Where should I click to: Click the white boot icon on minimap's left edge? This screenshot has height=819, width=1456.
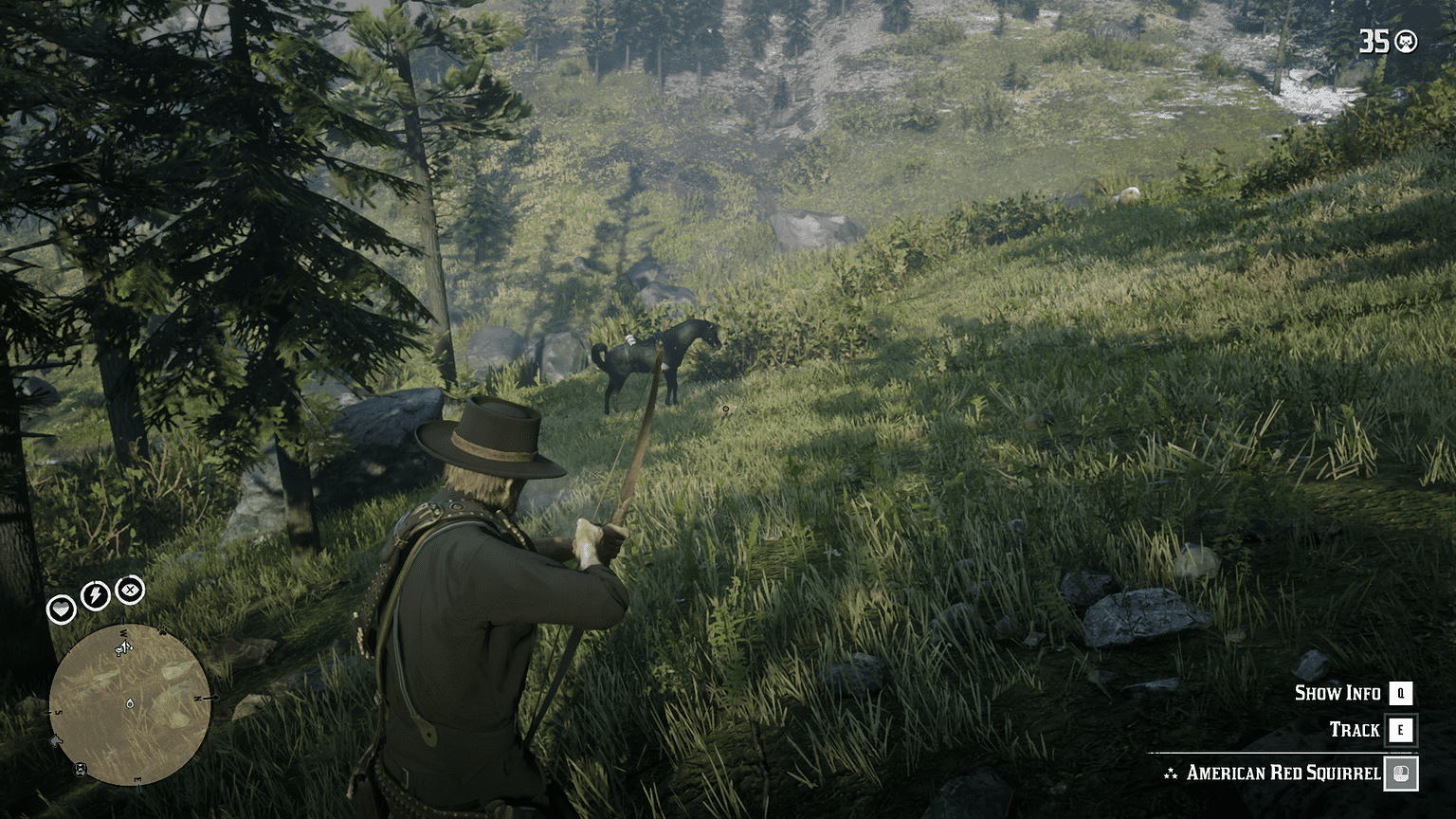tap(56, 741)
